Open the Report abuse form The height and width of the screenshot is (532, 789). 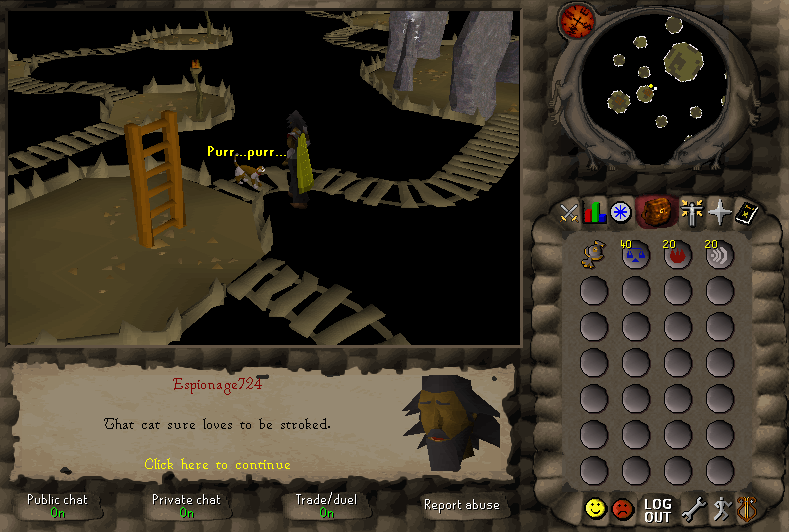pyautogui.click(x=461, y=505)
